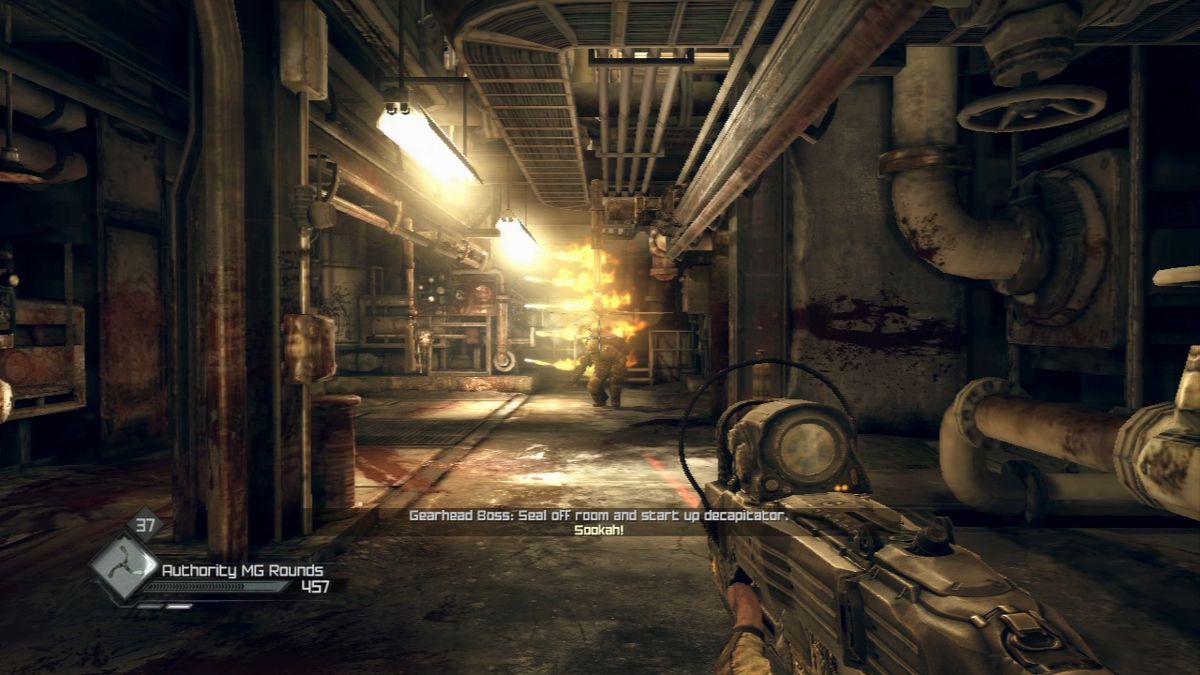Select the Authority MG ammo type icon
The height and width of the screenshot is (675, 1200).
(122, 567)
